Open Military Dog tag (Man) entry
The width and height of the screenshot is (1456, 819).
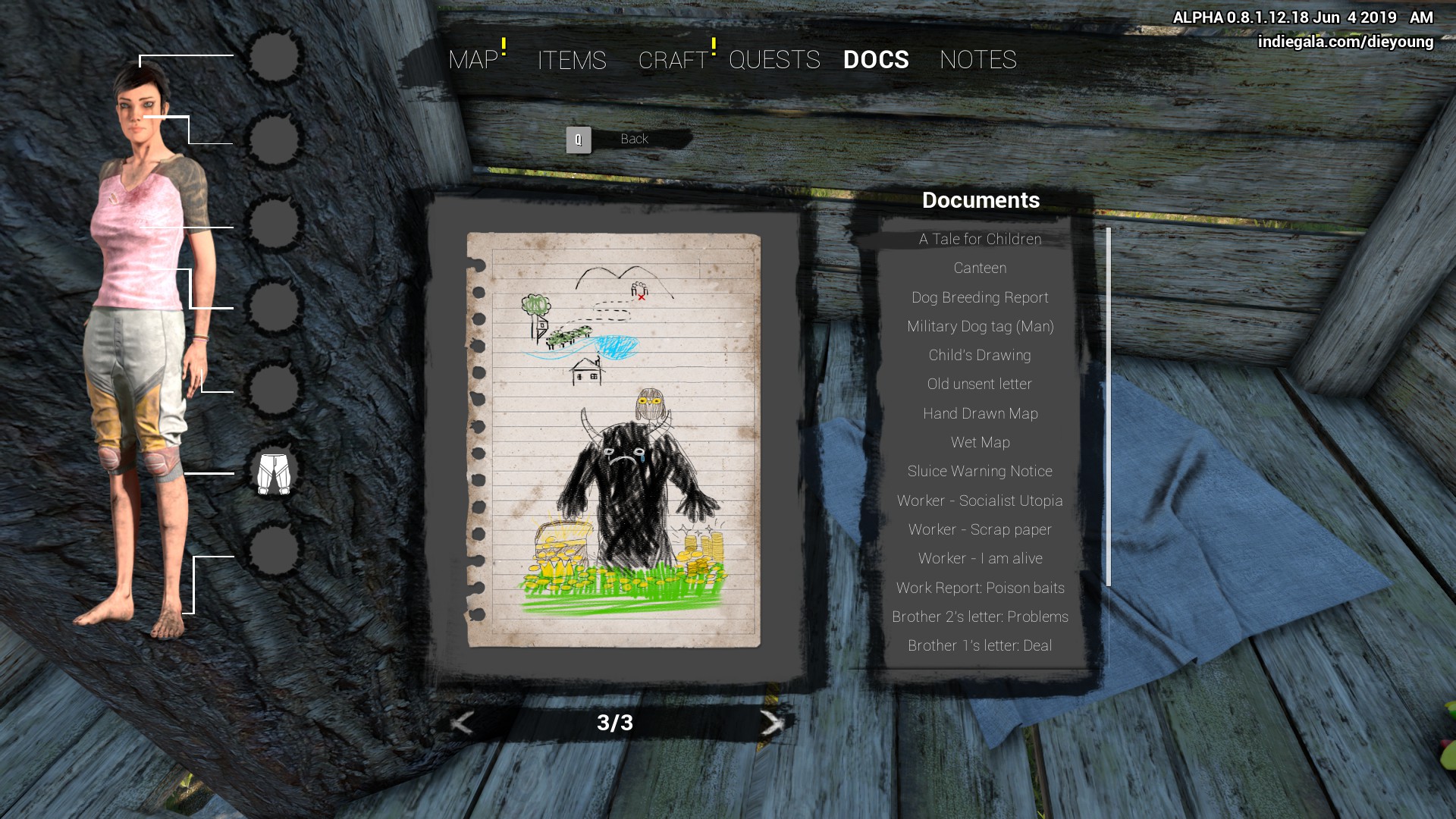[x=980, y=327]
